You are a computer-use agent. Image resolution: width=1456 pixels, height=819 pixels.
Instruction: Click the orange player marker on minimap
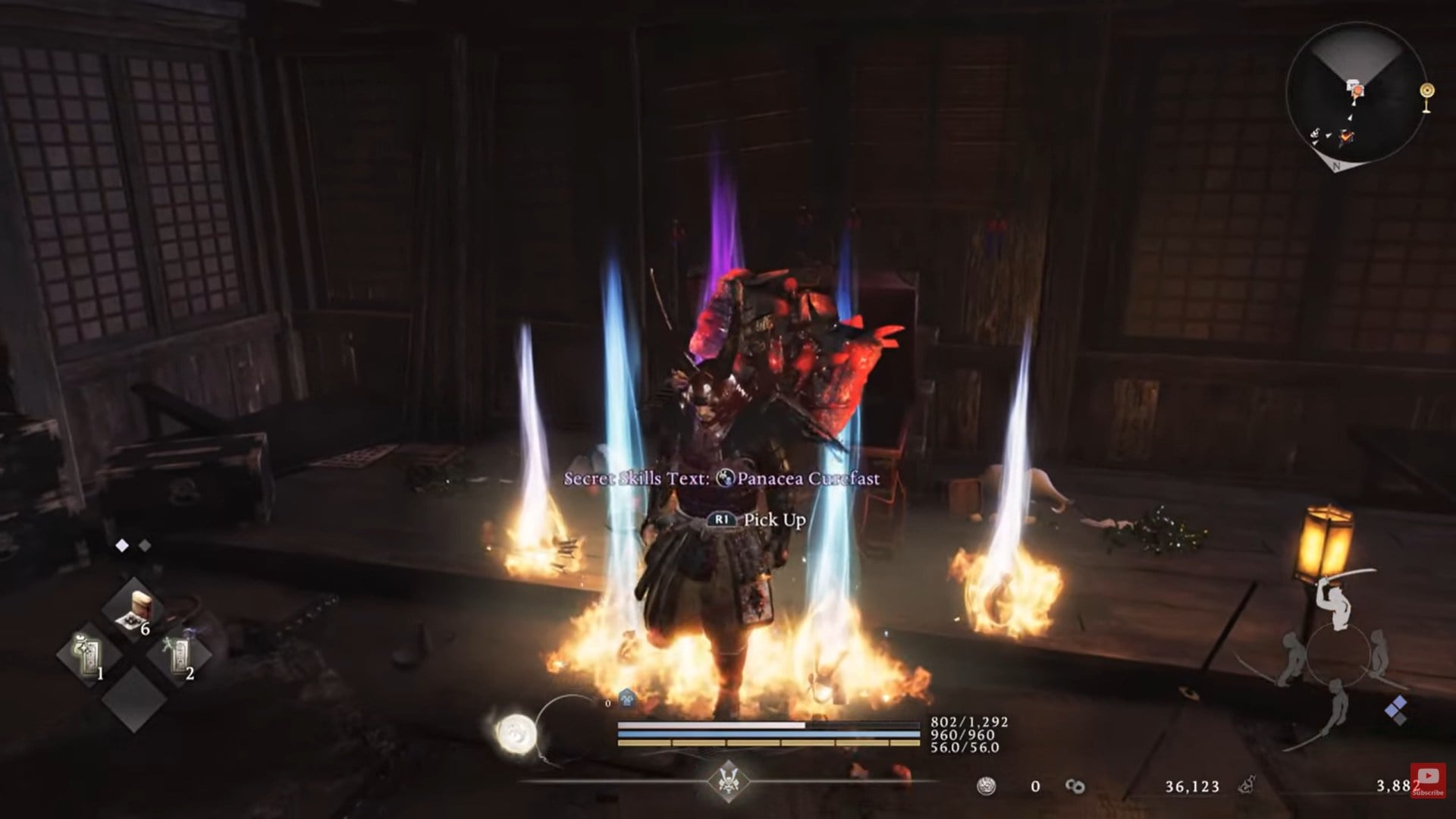(1357, 89)
